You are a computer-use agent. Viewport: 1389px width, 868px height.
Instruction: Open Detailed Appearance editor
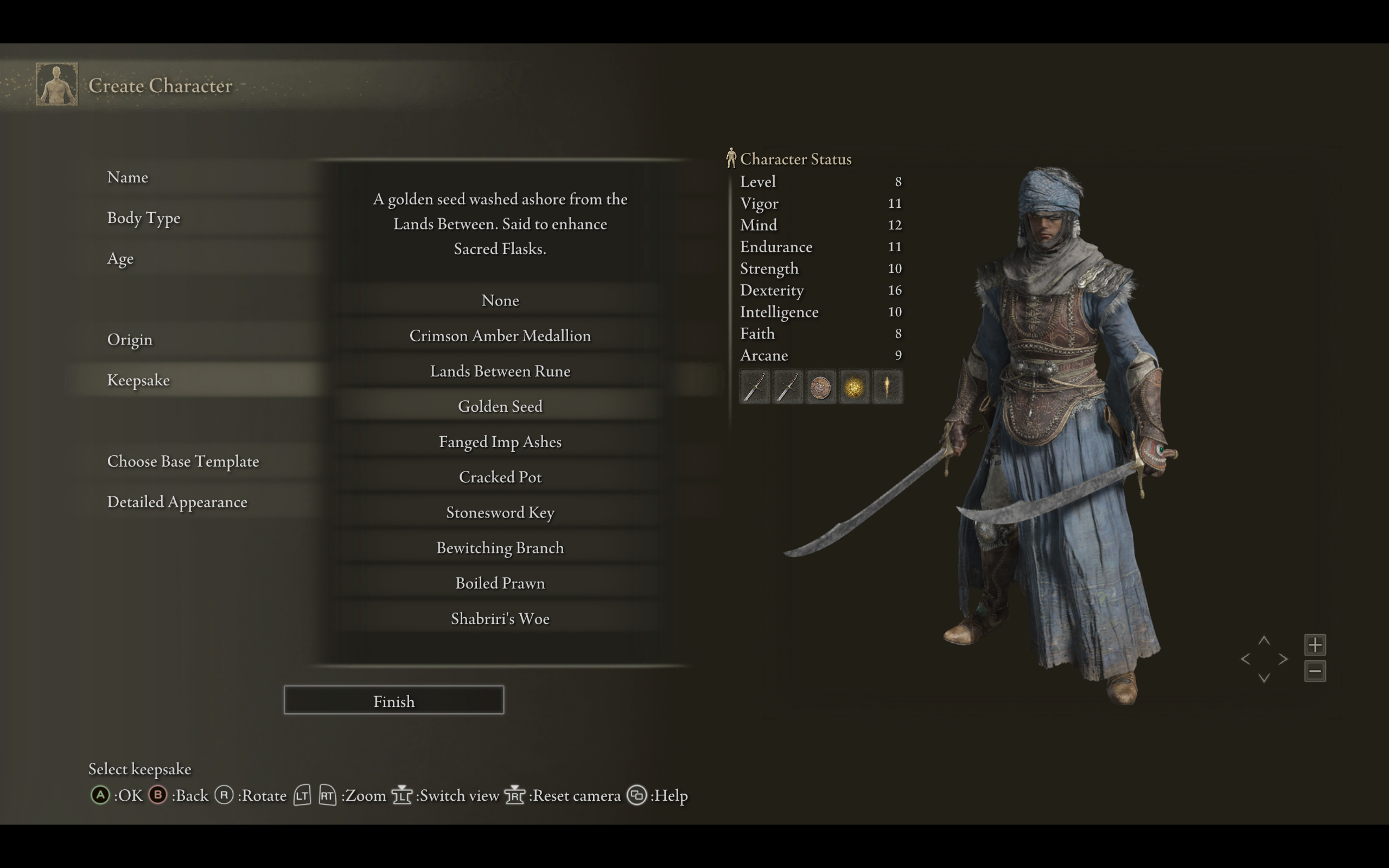[x=177, y=502]
